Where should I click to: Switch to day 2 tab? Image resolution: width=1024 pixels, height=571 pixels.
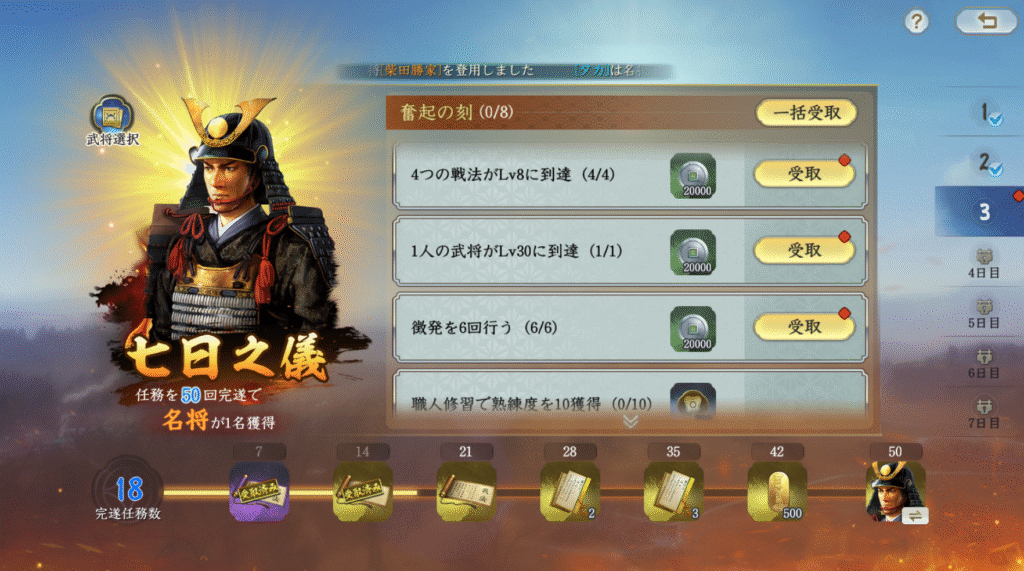(x=985, y=162)
